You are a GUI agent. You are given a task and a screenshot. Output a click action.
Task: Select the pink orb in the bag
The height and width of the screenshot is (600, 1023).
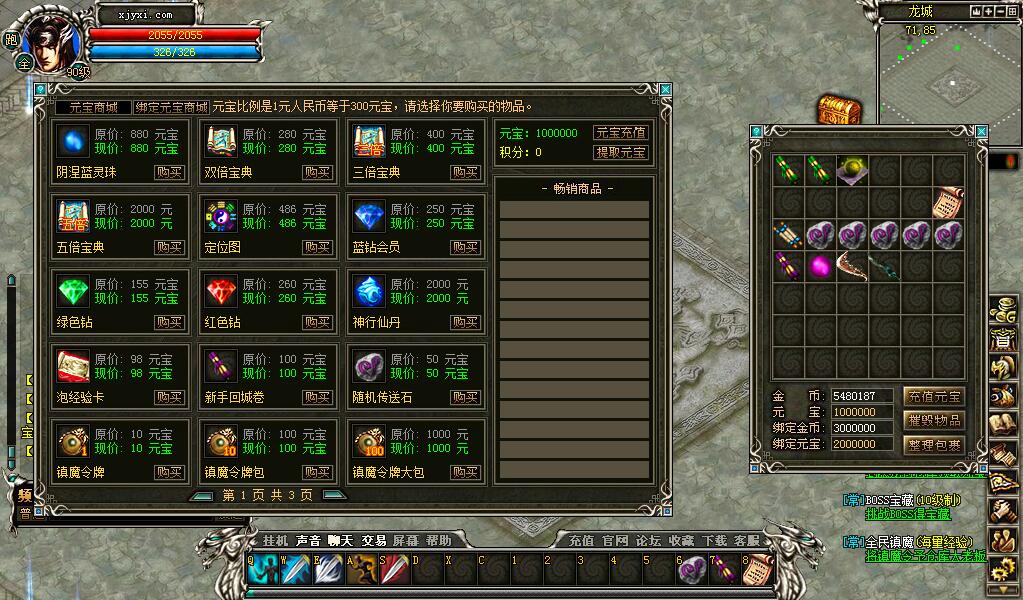pos(820,266)
